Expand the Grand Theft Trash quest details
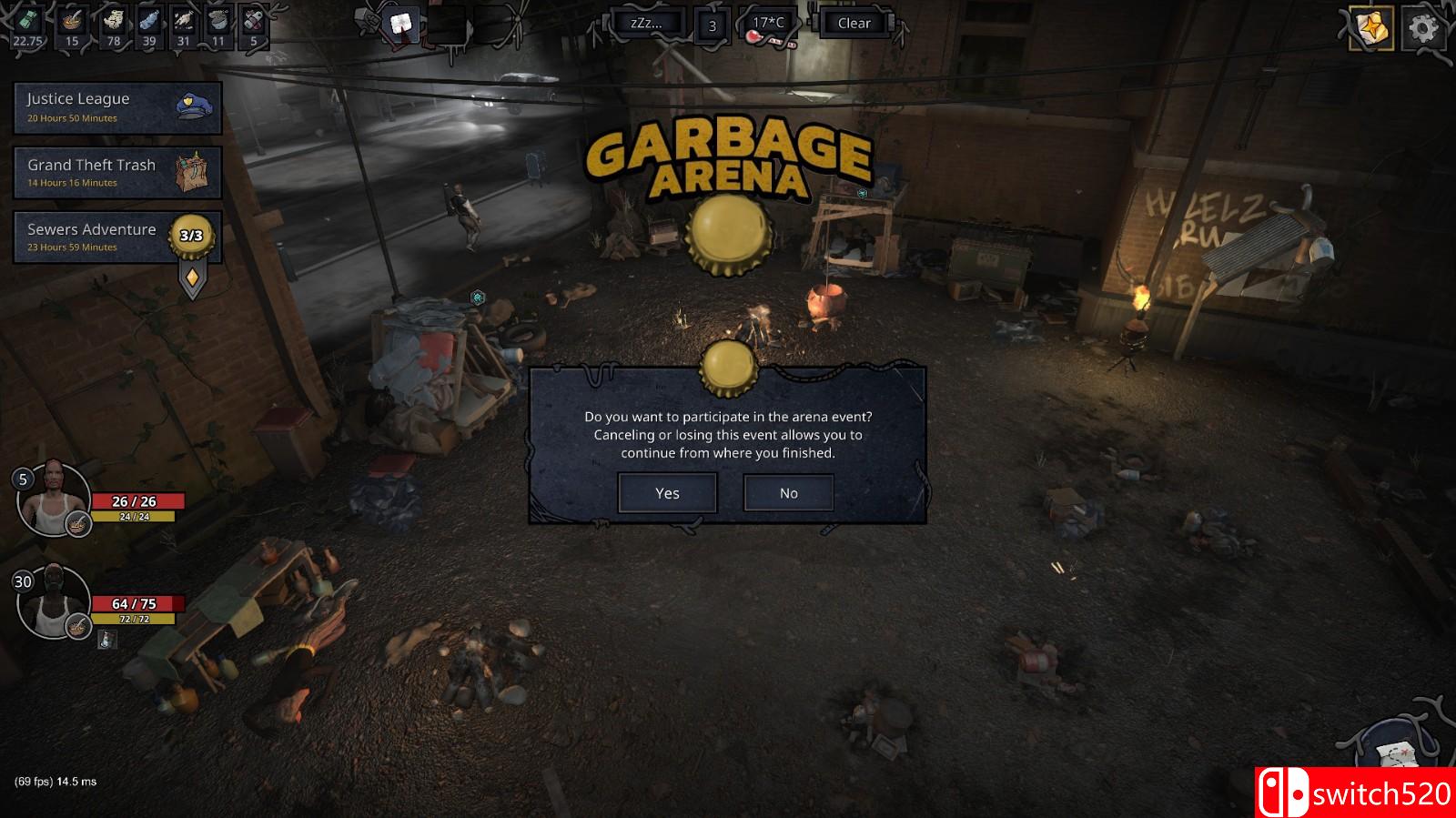Viewport: 1456px width, 818px height. [x=107, y=173]
